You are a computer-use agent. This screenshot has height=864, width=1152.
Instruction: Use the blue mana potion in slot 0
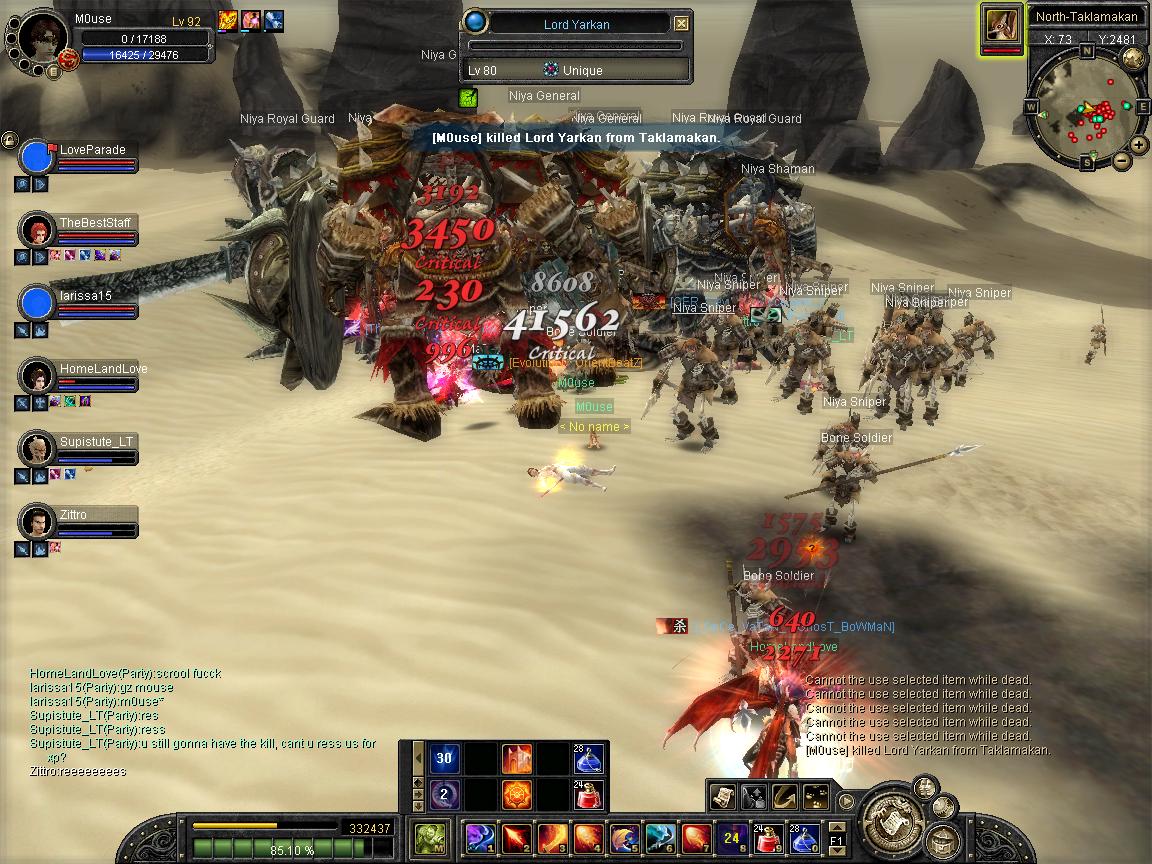[804, 836]
